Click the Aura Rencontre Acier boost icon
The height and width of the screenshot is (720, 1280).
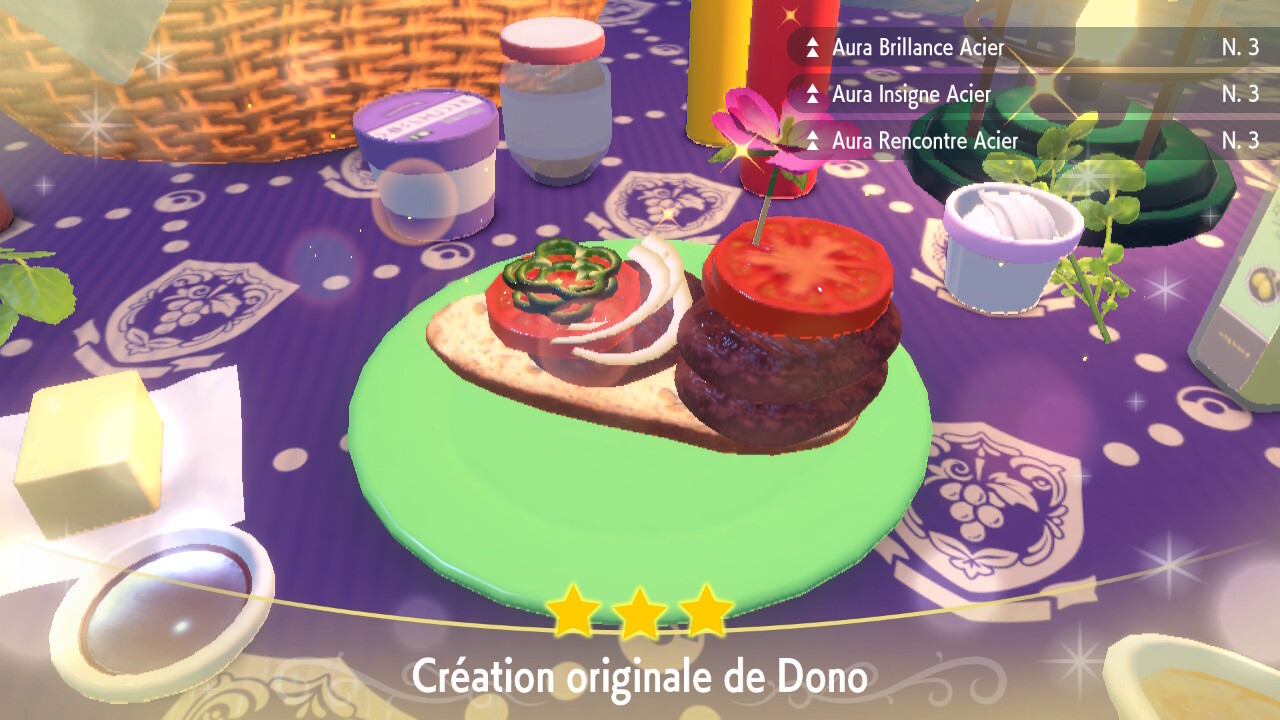(812, 141)
